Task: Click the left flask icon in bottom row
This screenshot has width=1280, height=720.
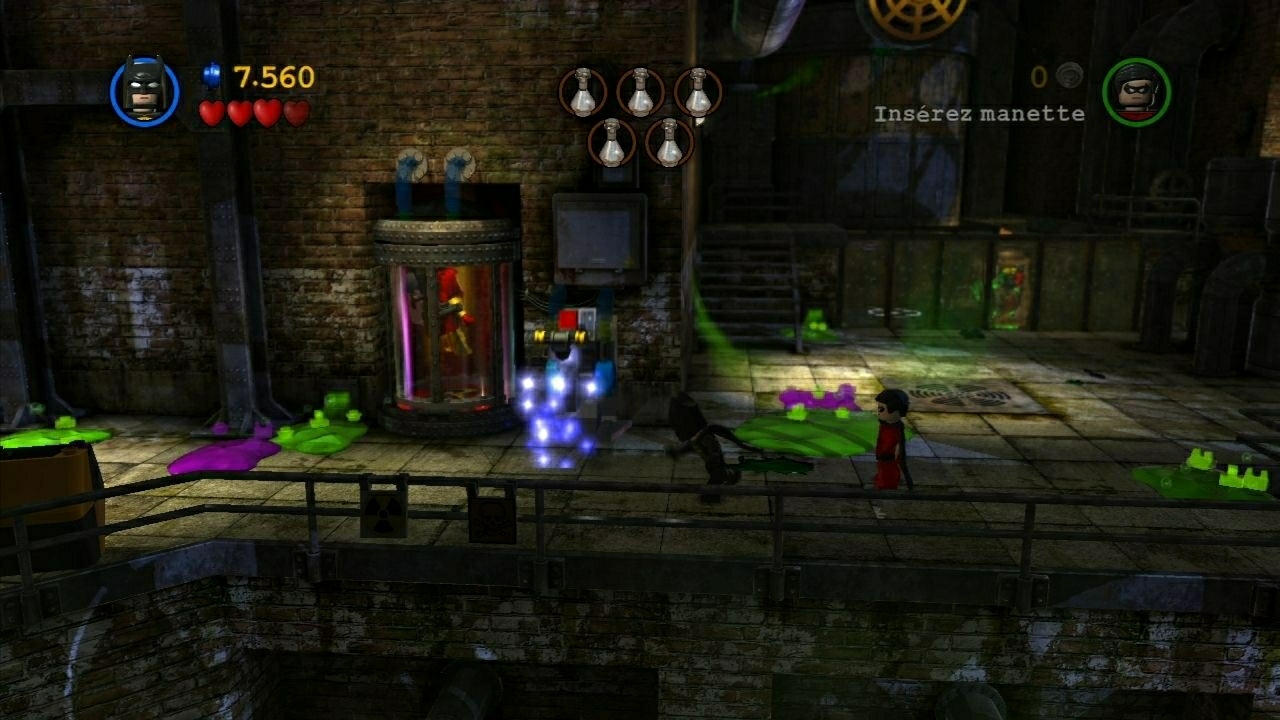Action: pos(610,143)
